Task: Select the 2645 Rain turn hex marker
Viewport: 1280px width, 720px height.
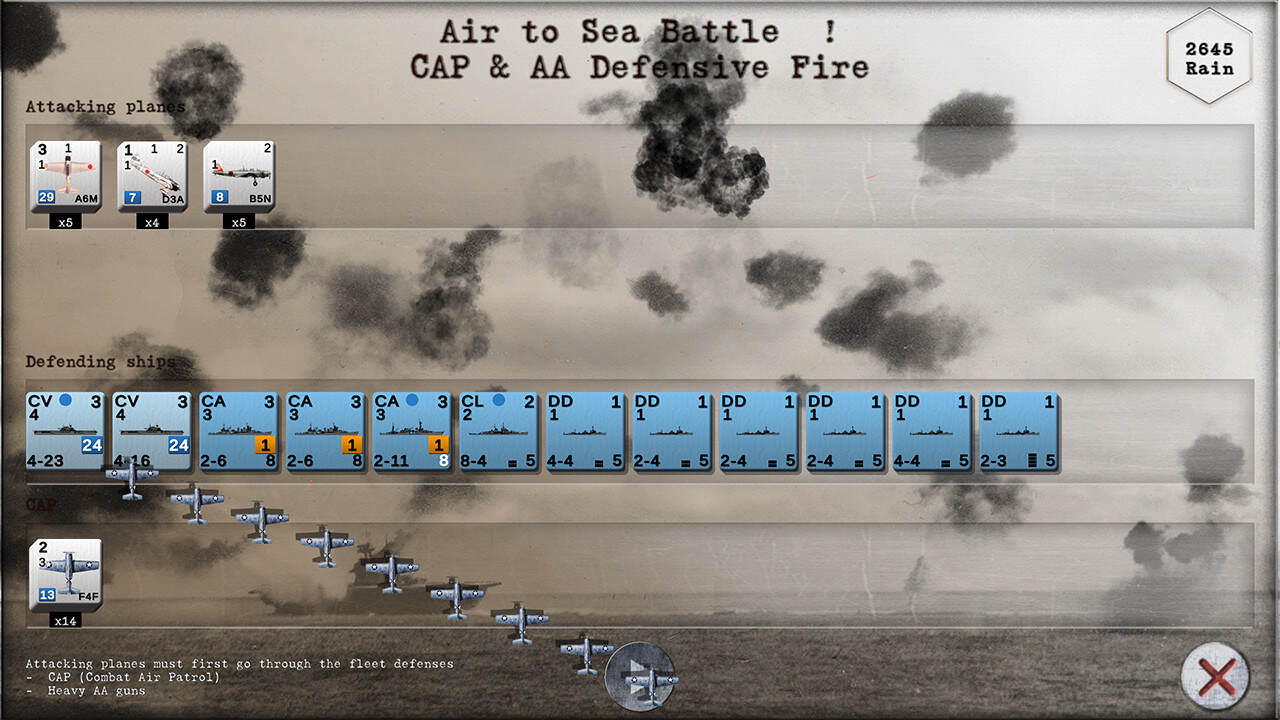Action: pos(1208,55)
